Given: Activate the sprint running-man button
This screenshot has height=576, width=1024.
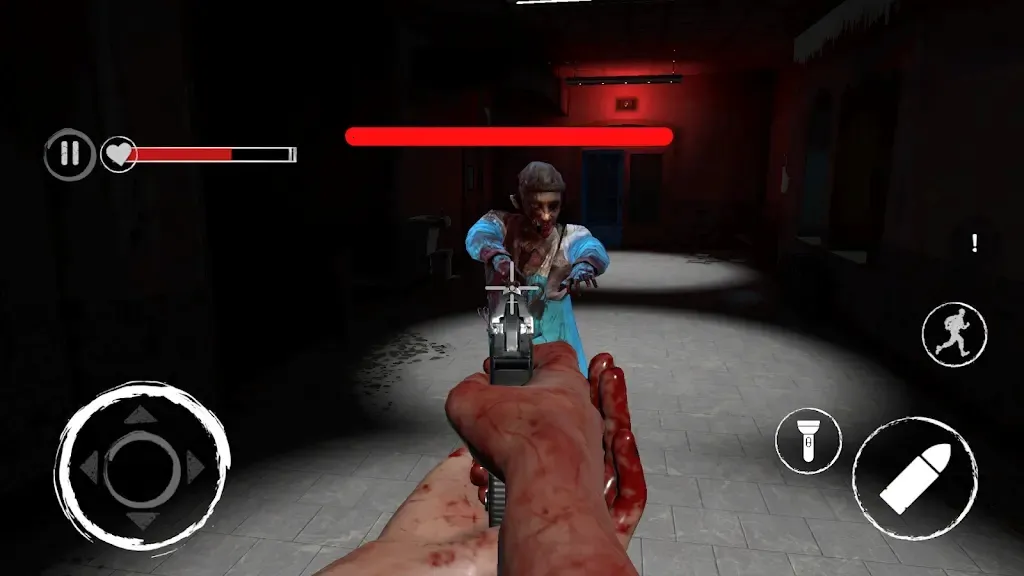Looking at the screenshot, I should (954, 334).
